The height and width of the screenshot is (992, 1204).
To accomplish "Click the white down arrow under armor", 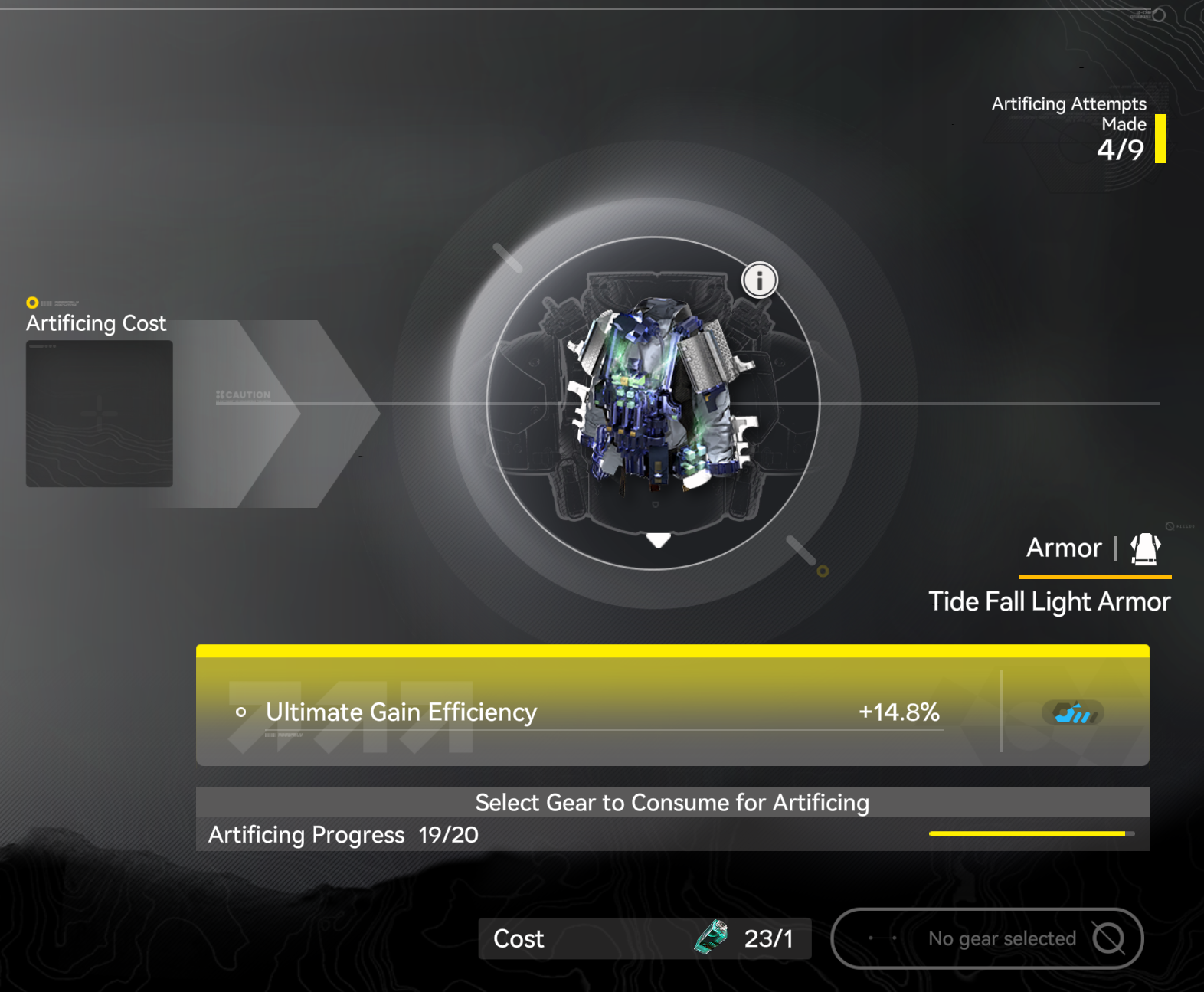I will click(x=658, y=540).
